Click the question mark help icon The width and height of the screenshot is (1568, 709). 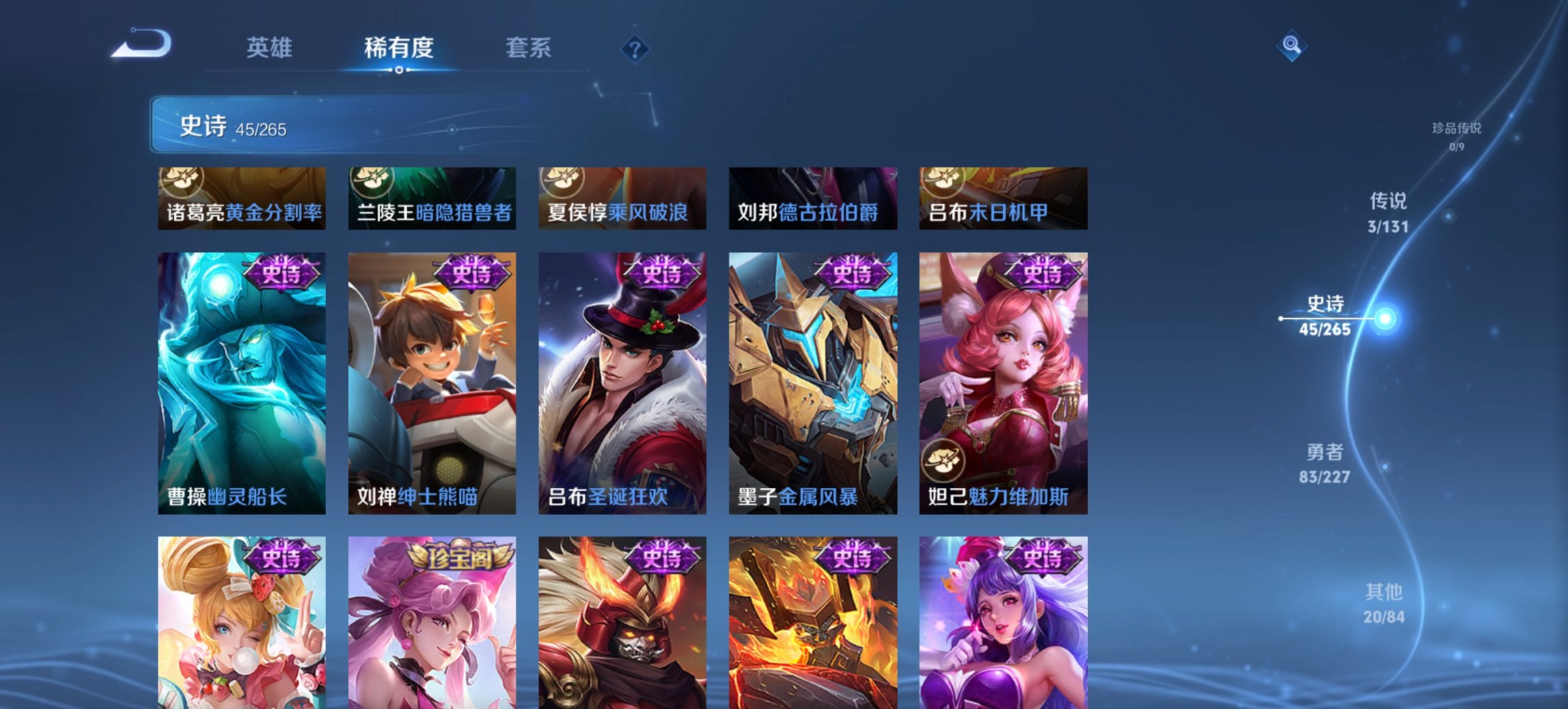(633, 49)
